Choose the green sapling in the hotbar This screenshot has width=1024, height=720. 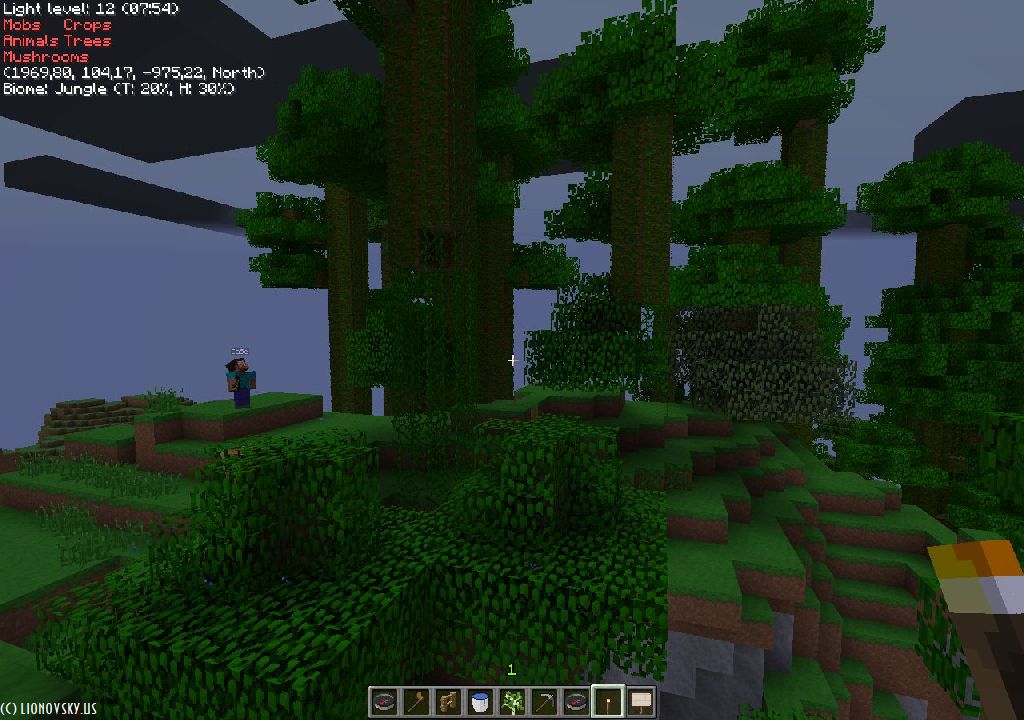point(512,702)
